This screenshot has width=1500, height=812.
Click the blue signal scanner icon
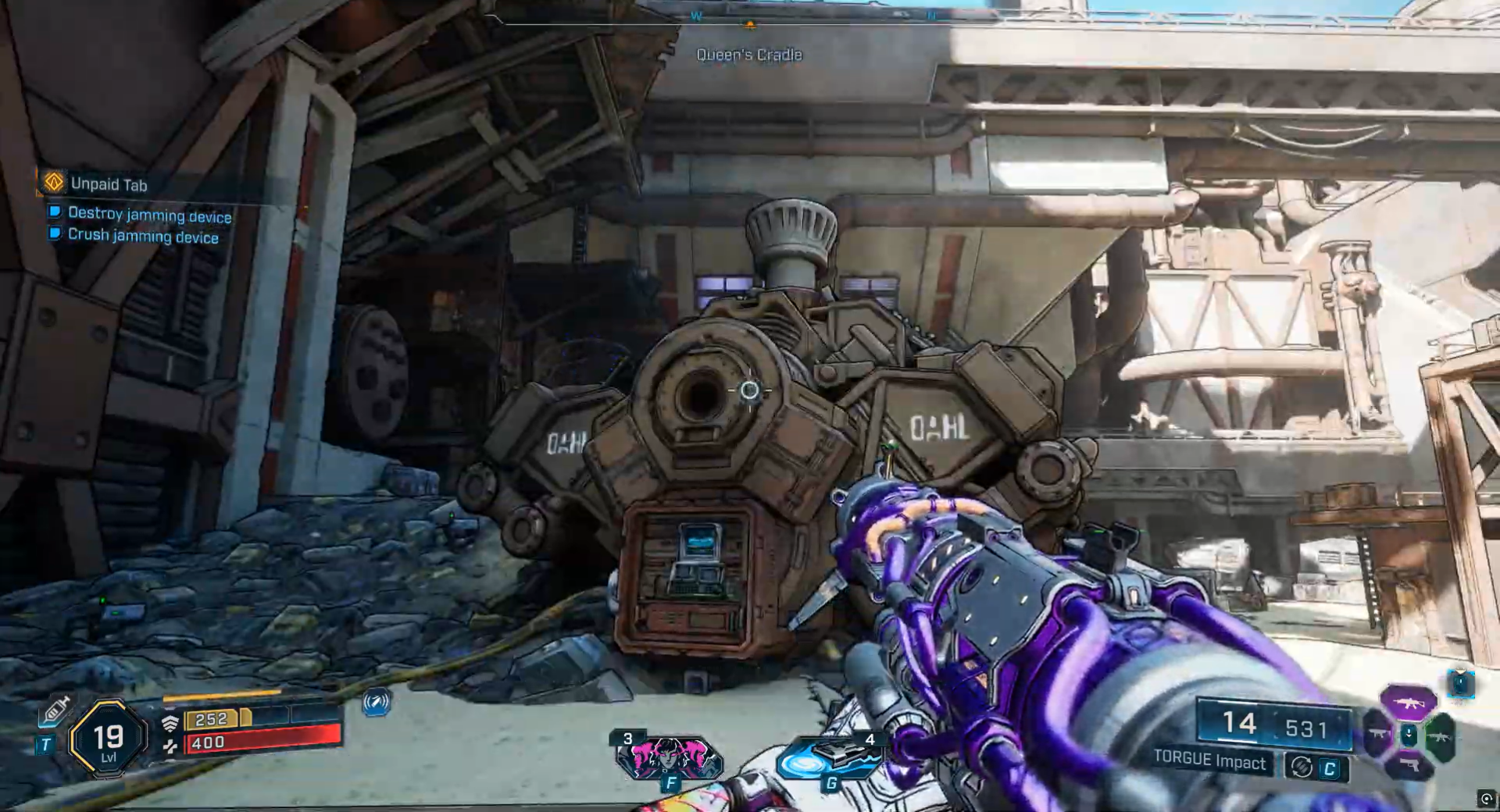(x=377, y=702)
